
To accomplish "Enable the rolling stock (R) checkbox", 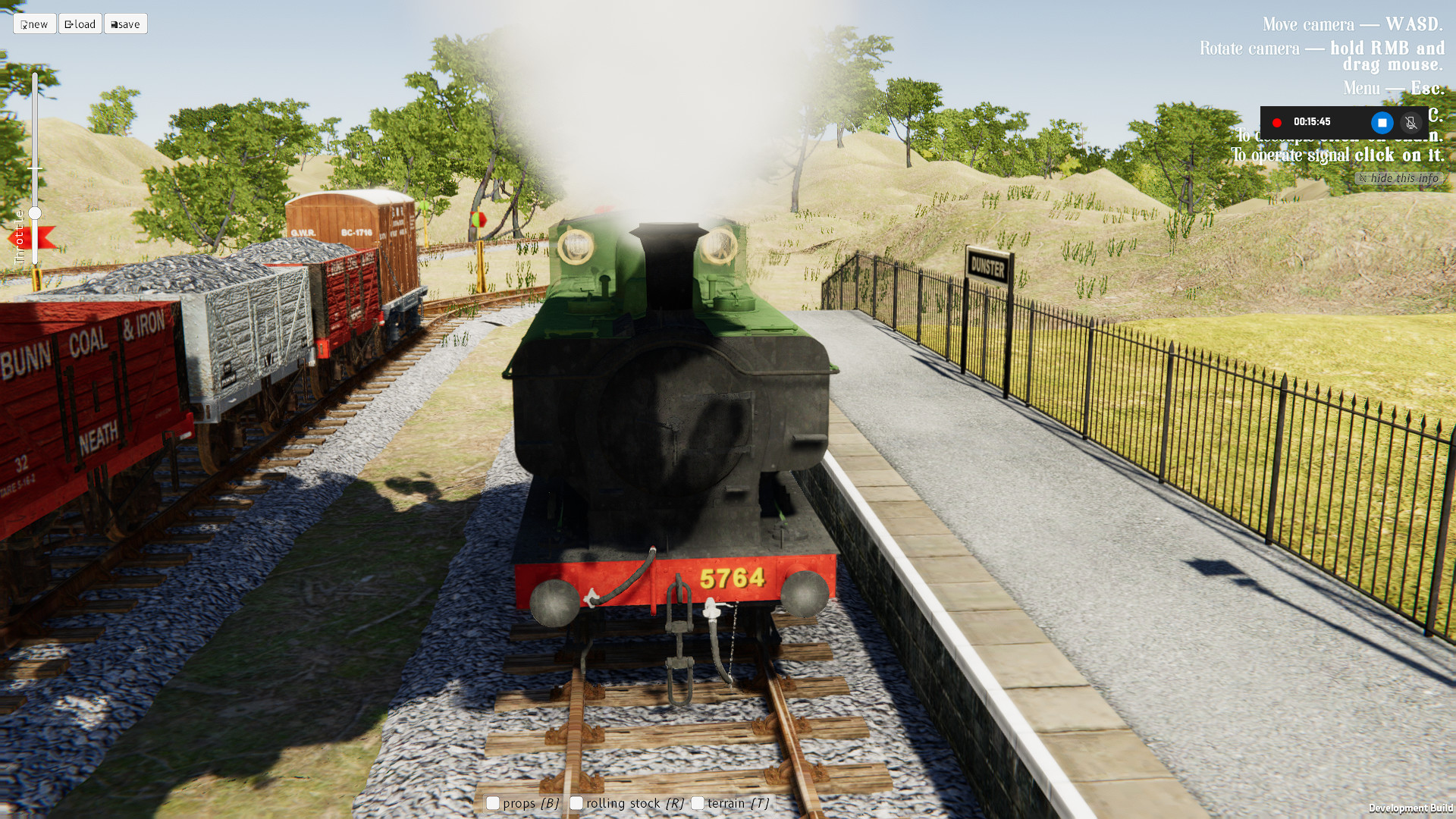I will [x=577, y=802].
